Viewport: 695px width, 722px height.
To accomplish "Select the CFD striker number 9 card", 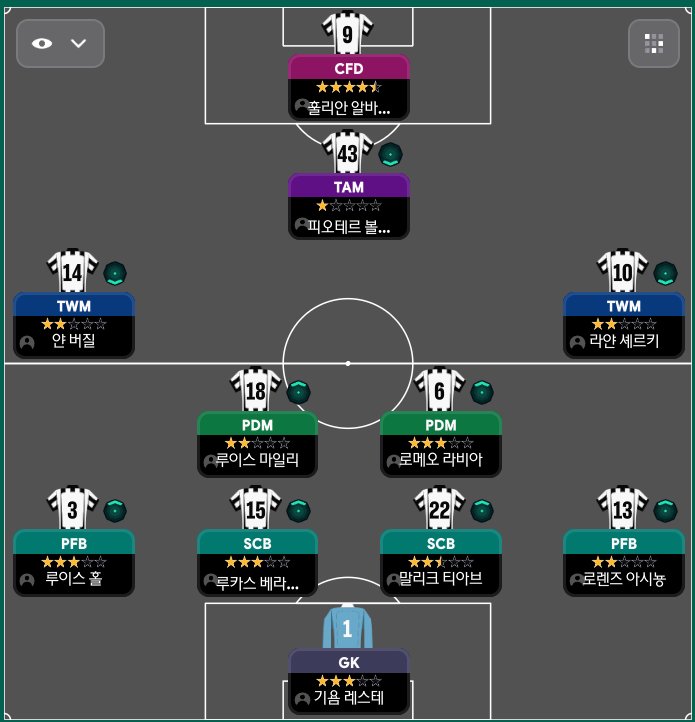I will pos(349,88).
